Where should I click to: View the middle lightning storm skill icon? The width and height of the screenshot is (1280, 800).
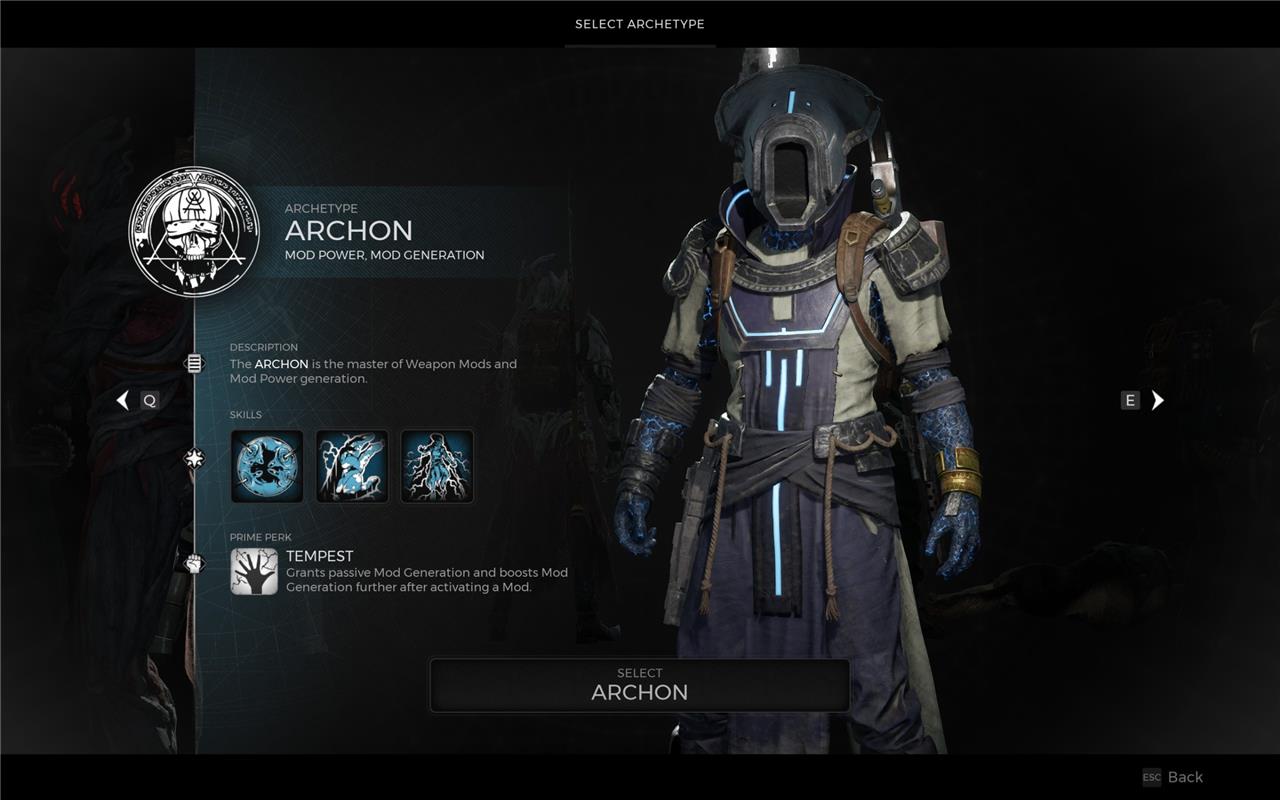[x=352, y=466]
